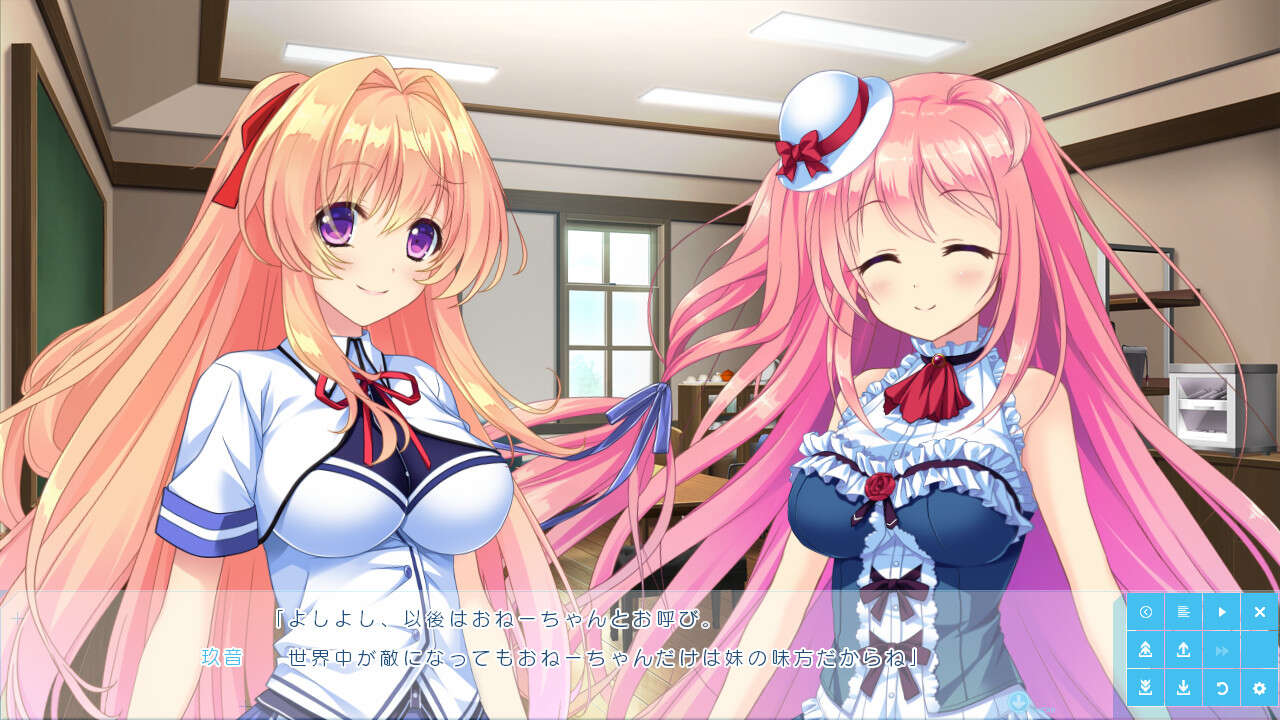
Task: Rewind to the previous voiced line
Action: tap(1146, 612)
